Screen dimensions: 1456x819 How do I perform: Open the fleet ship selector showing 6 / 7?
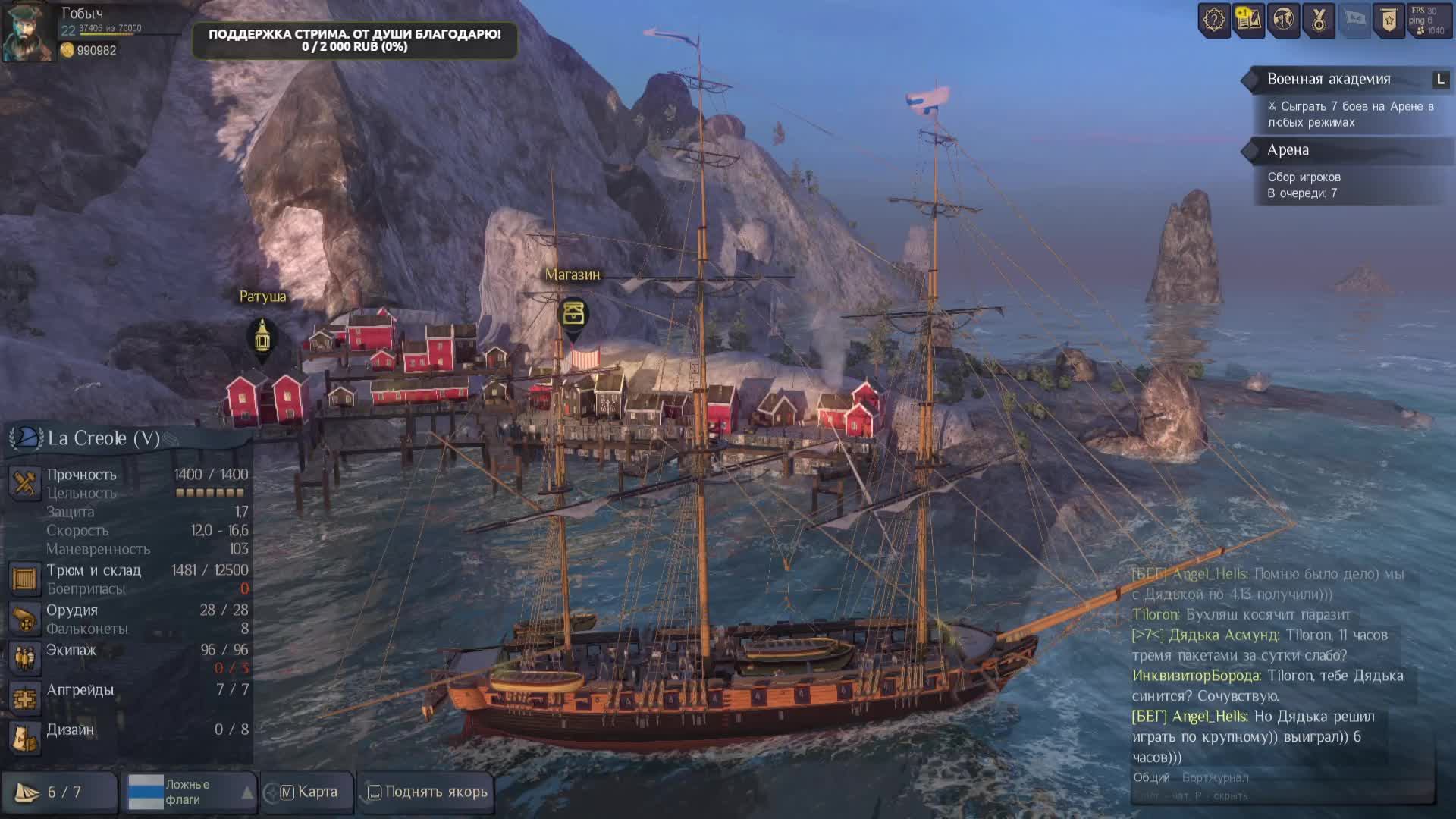59,792
